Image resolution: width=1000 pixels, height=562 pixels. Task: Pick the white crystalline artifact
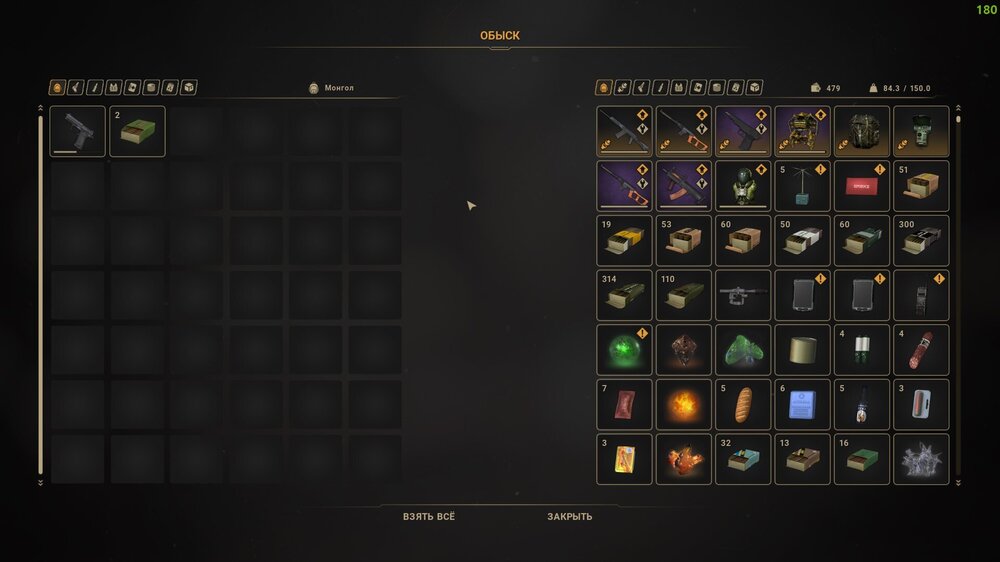[x=921, y=459]
